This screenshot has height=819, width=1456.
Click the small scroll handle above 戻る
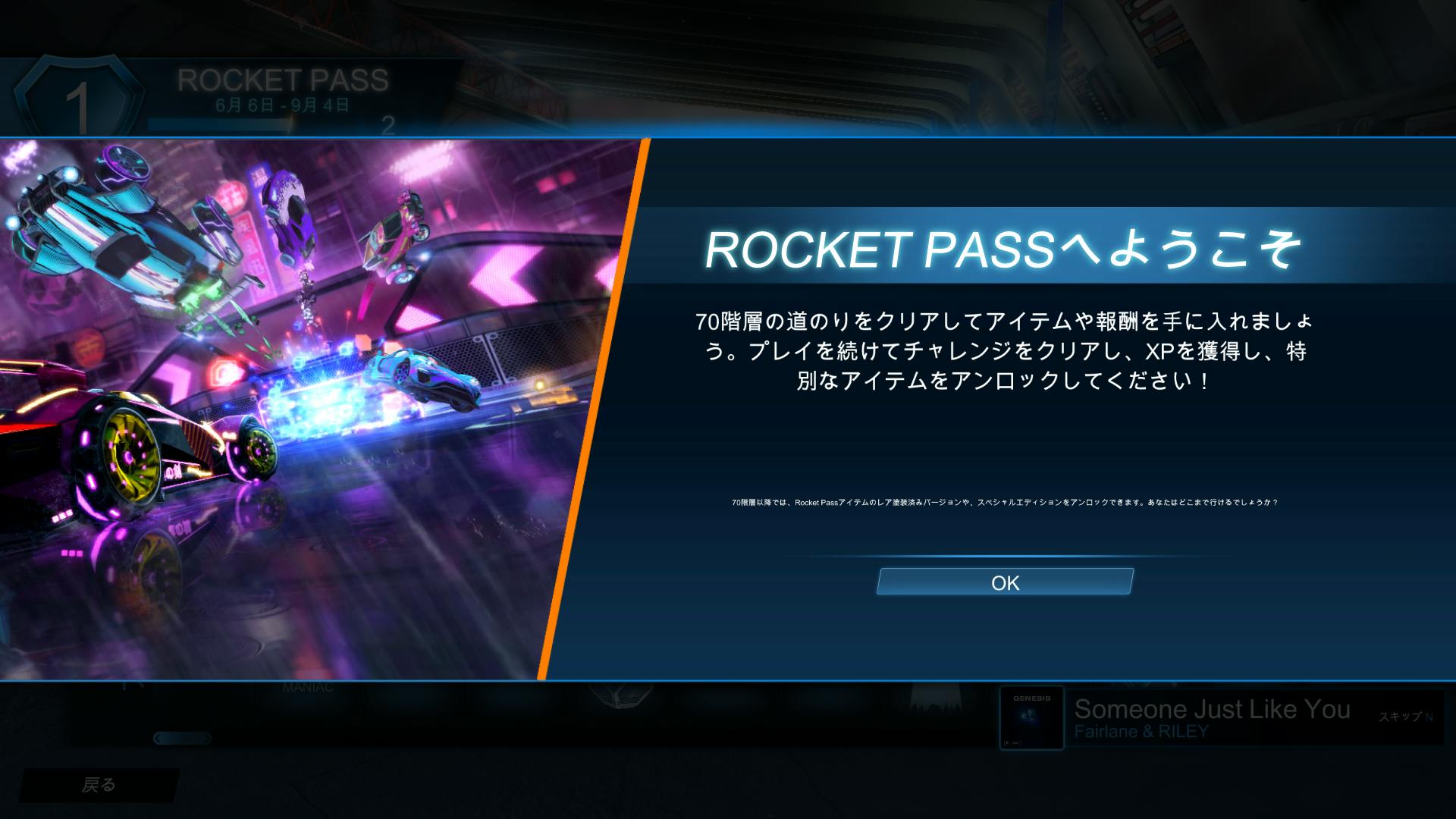(184, 737)
